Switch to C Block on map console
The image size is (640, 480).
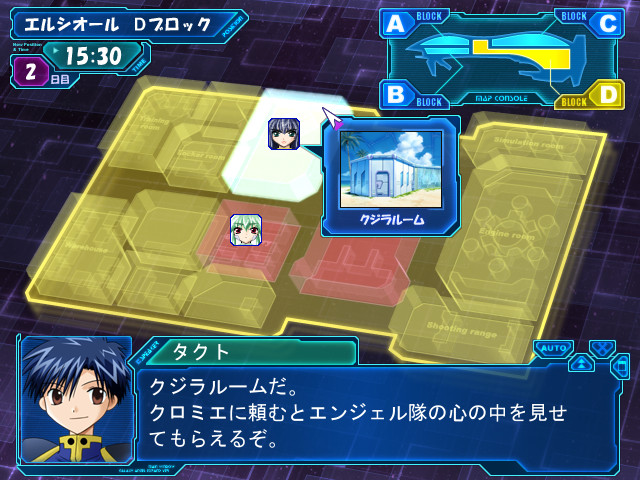pyautogui.click(x=607, y=24)
